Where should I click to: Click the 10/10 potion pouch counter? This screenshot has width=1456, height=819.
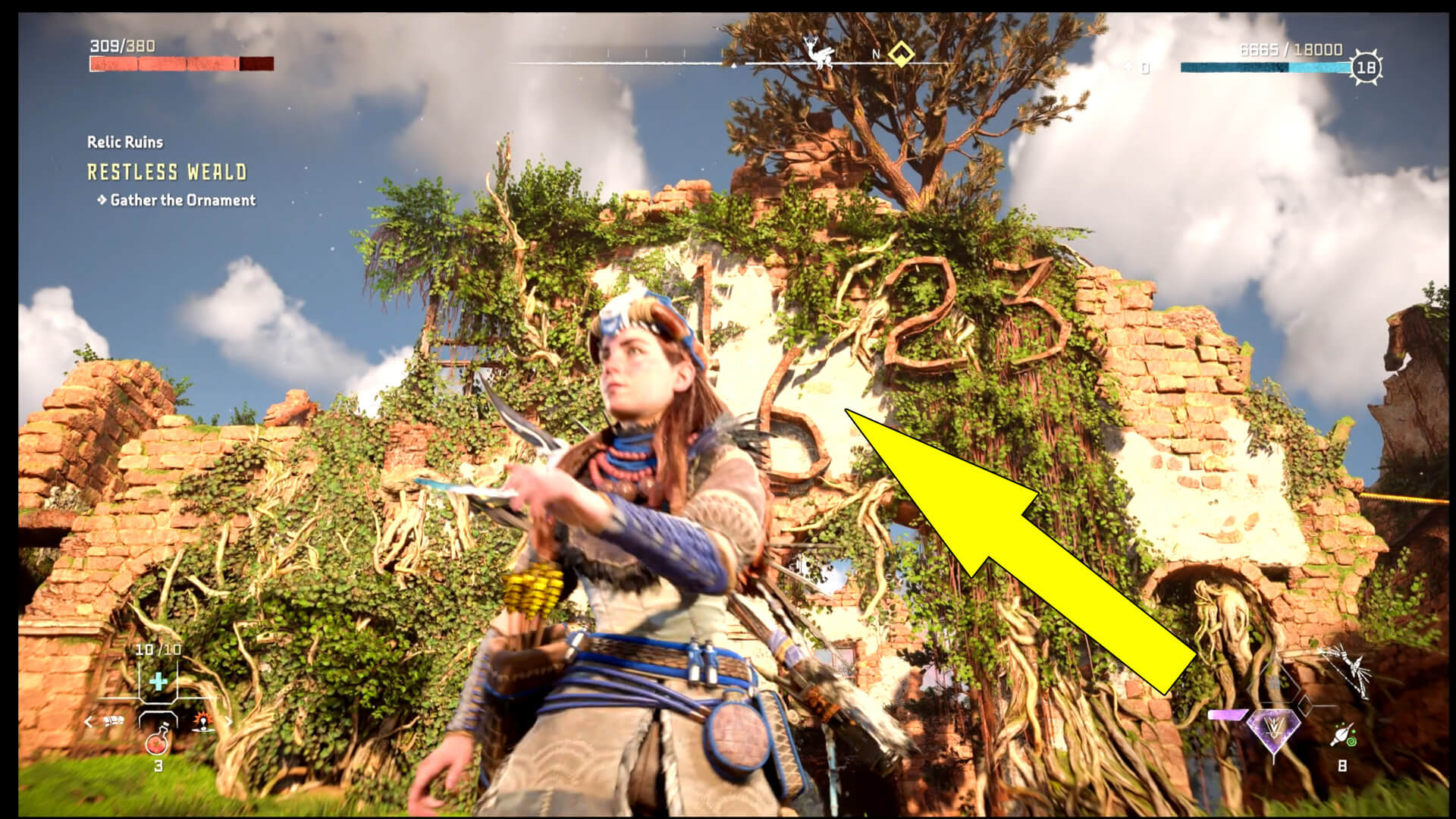[158, 649]
